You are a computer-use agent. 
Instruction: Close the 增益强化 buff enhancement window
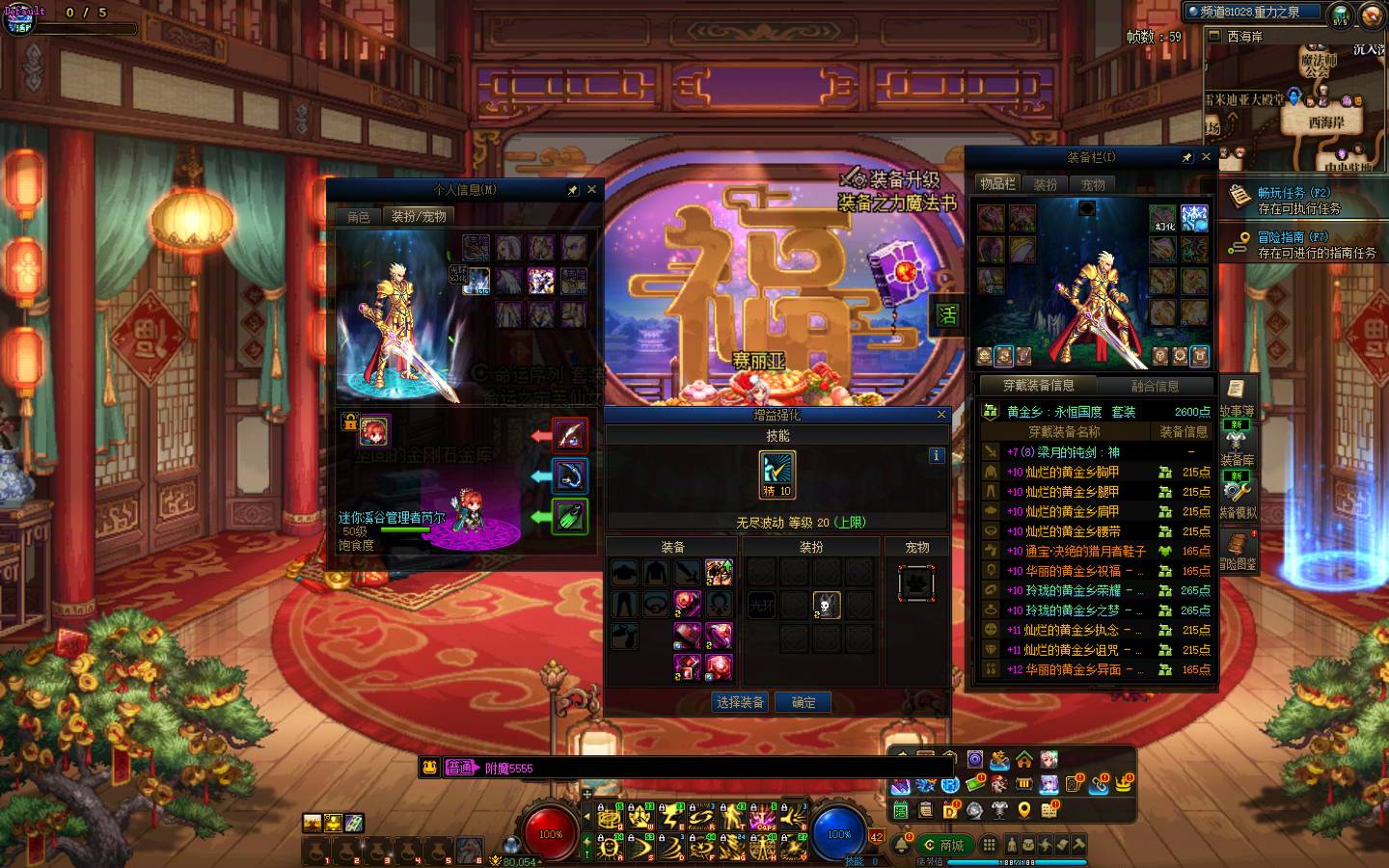941,415
